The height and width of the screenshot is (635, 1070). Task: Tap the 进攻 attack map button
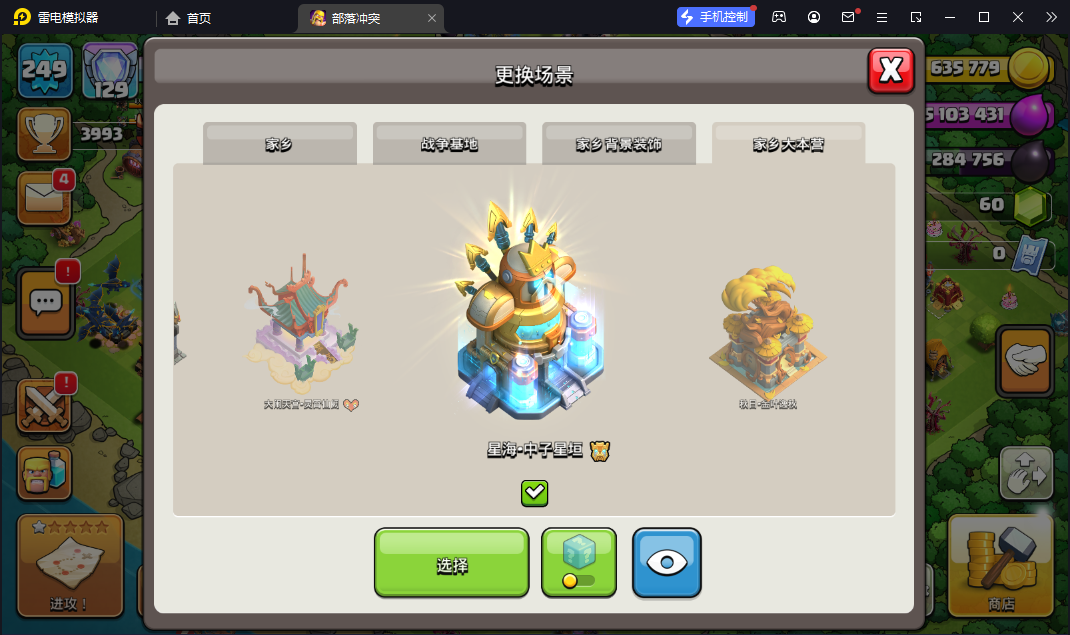[70, 565]
